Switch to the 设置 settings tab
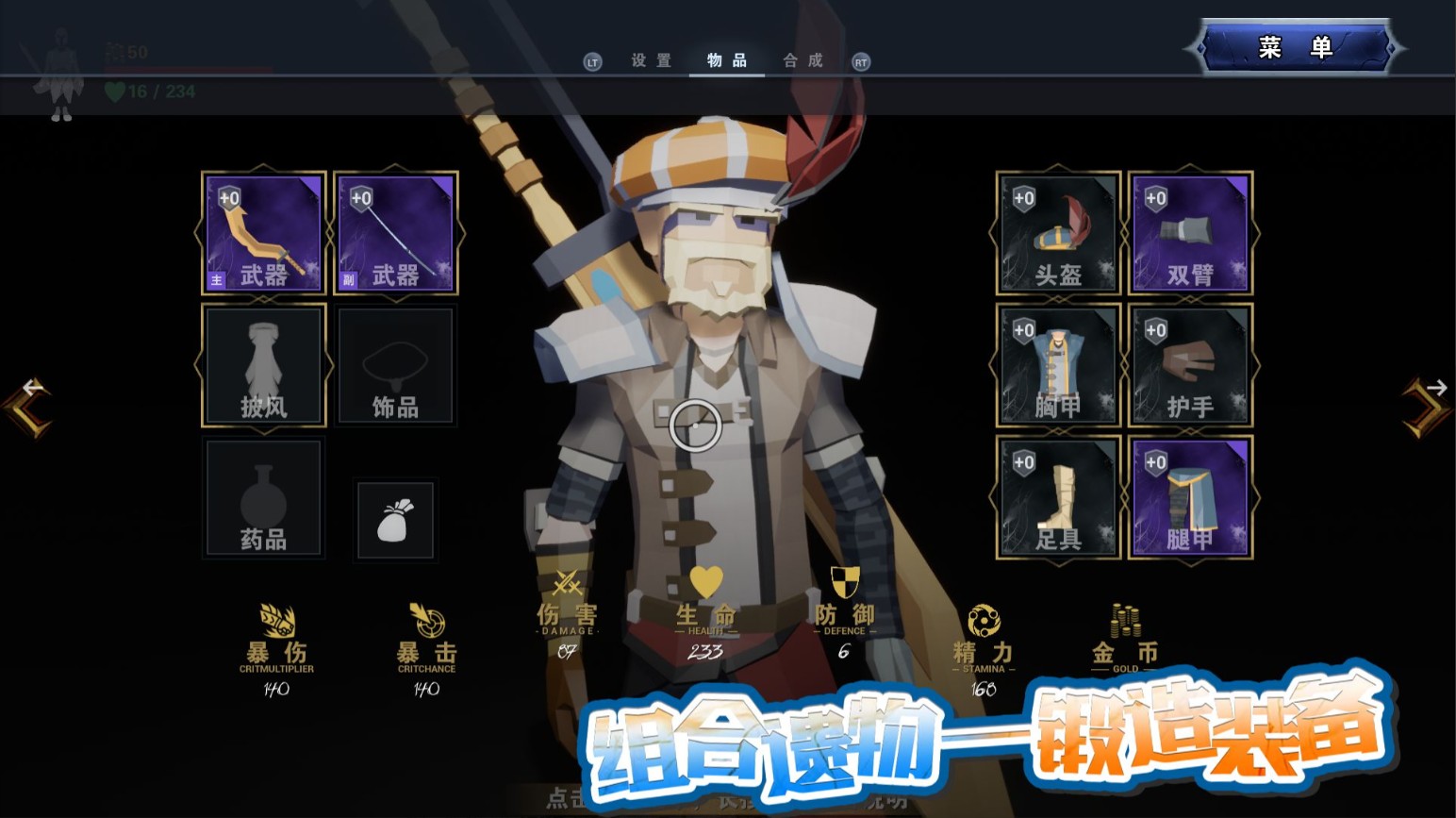The width and height of the screenshot is (1456, 818). pos(650,60)
